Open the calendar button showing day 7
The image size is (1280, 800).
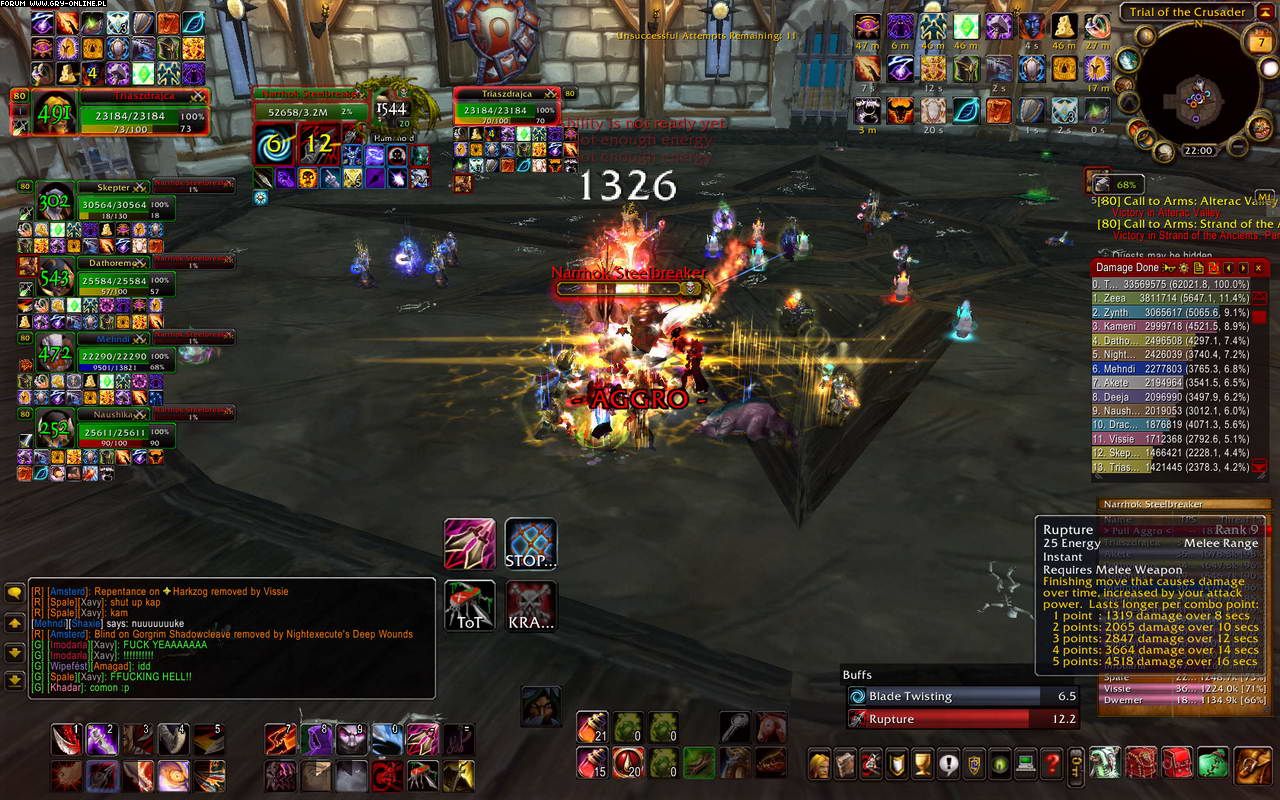1258,43
